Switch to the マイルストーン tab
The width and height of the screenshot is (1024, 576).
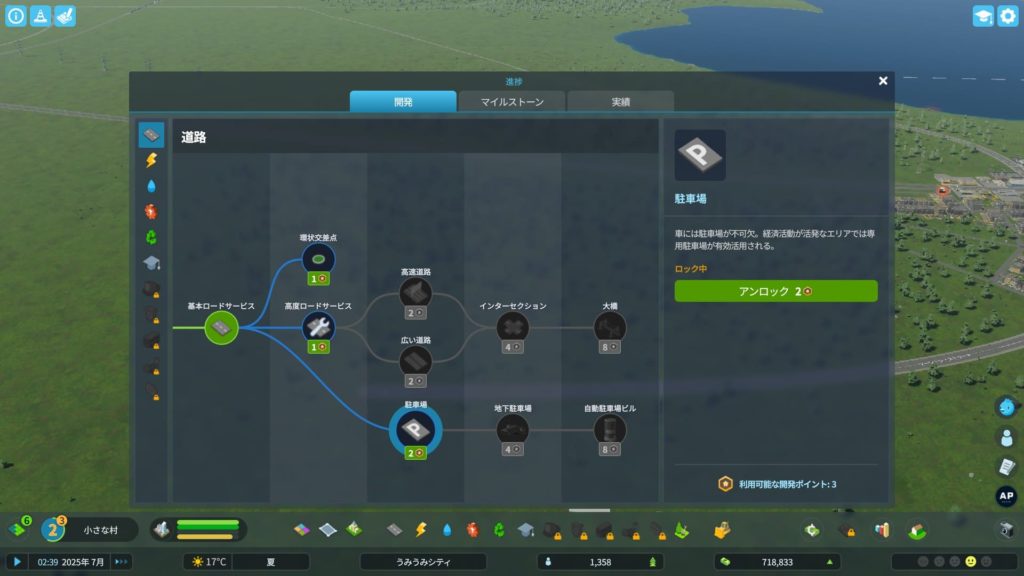click(511, 102)
